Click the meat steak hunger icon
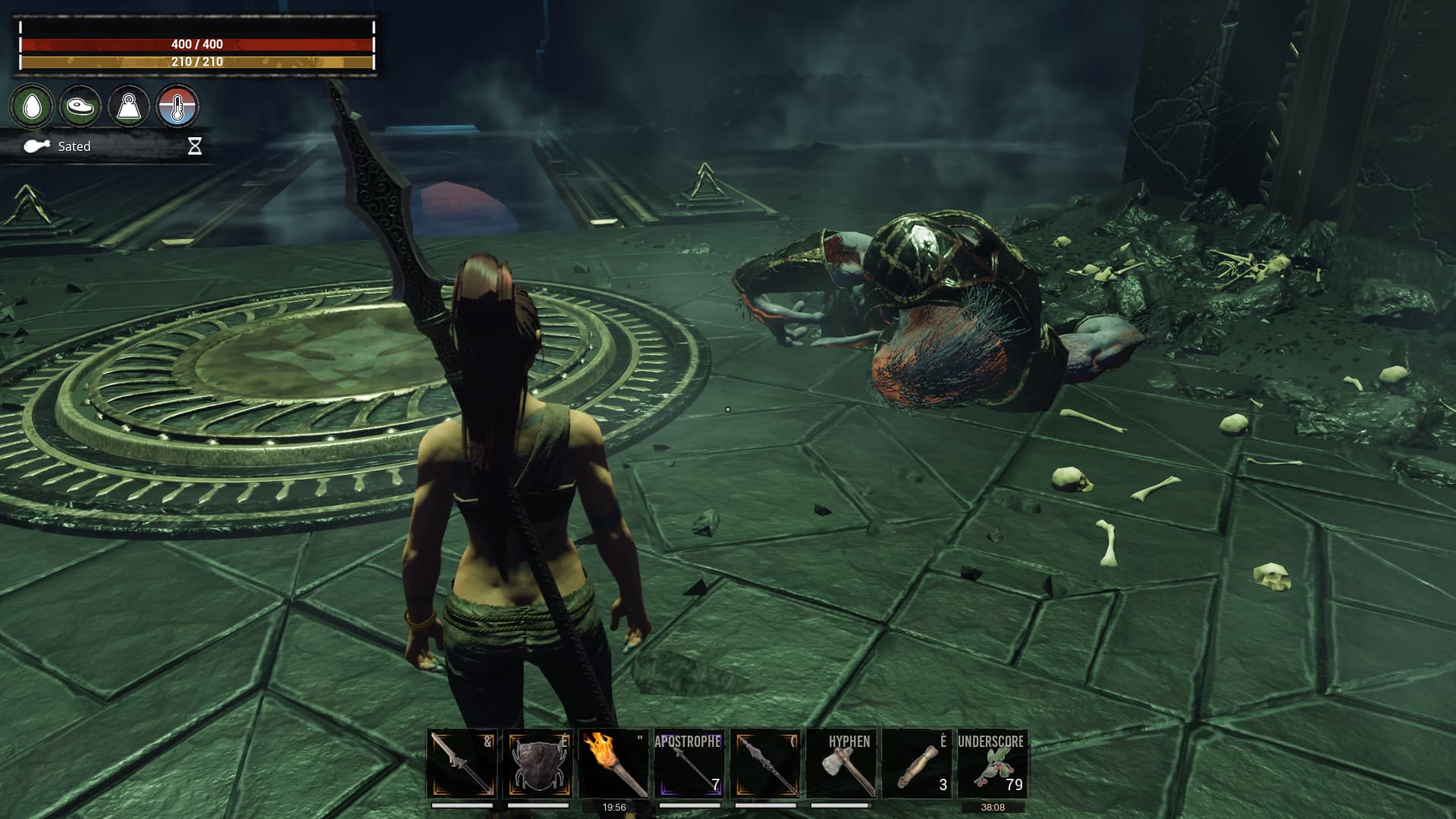This screenshot has height=819, width=1456. (80, 106)
